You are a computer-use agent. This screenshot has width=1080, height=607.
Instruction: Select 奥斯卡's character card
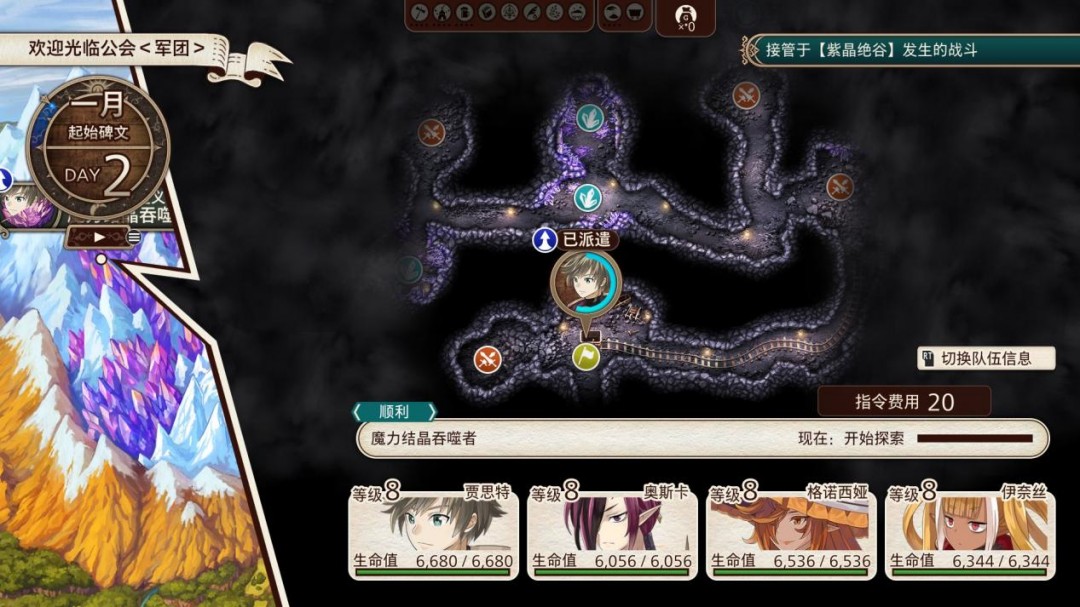tap(612, 530)
